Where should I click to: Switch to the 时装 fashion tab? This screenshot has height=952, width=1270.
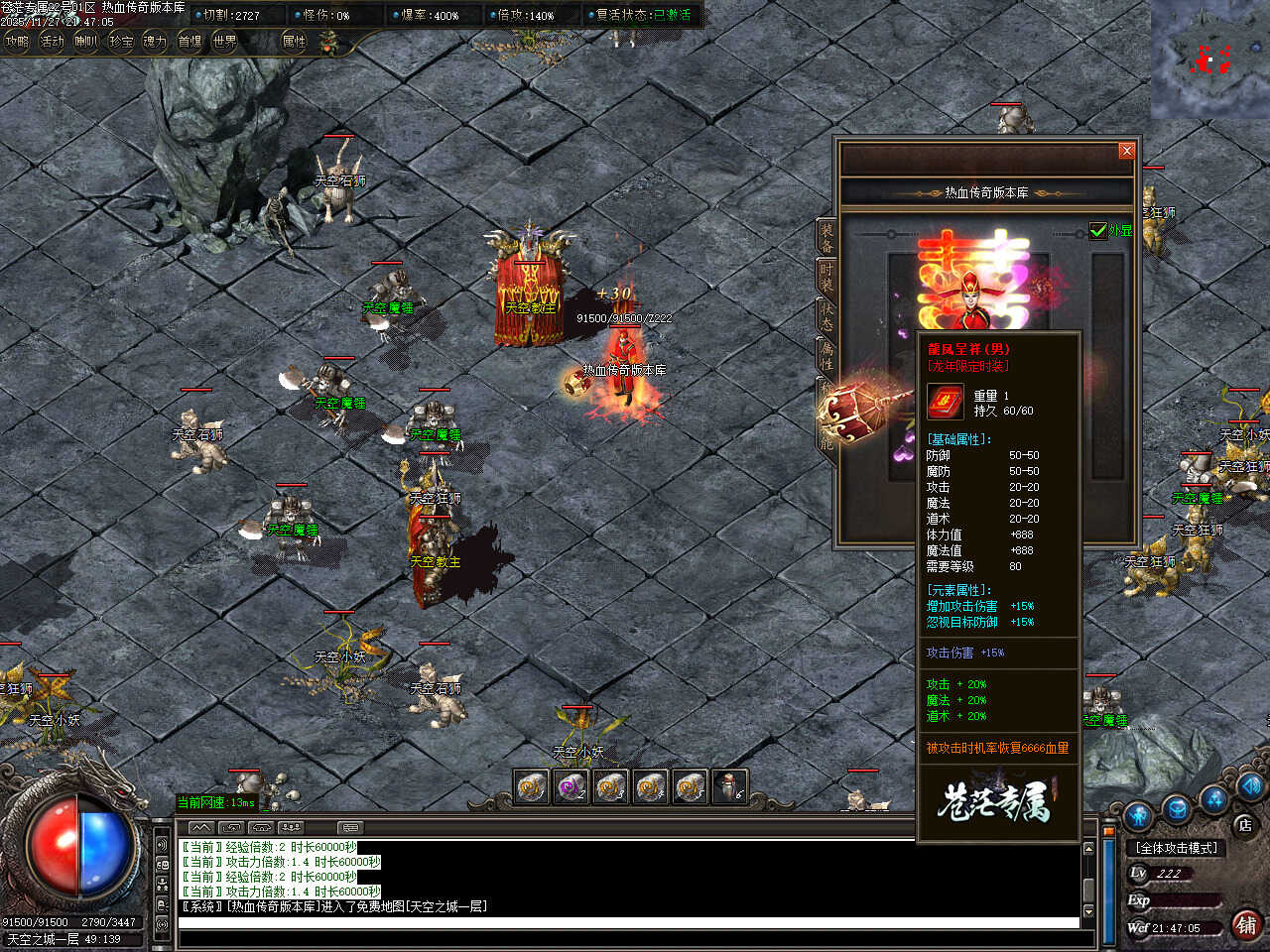click(826, 277)
